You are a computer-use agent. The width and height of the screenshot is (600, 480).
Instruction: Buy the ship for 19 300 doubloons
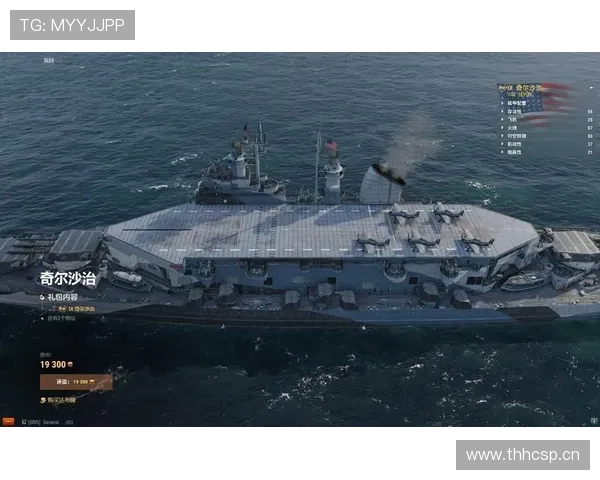[76, 382]
